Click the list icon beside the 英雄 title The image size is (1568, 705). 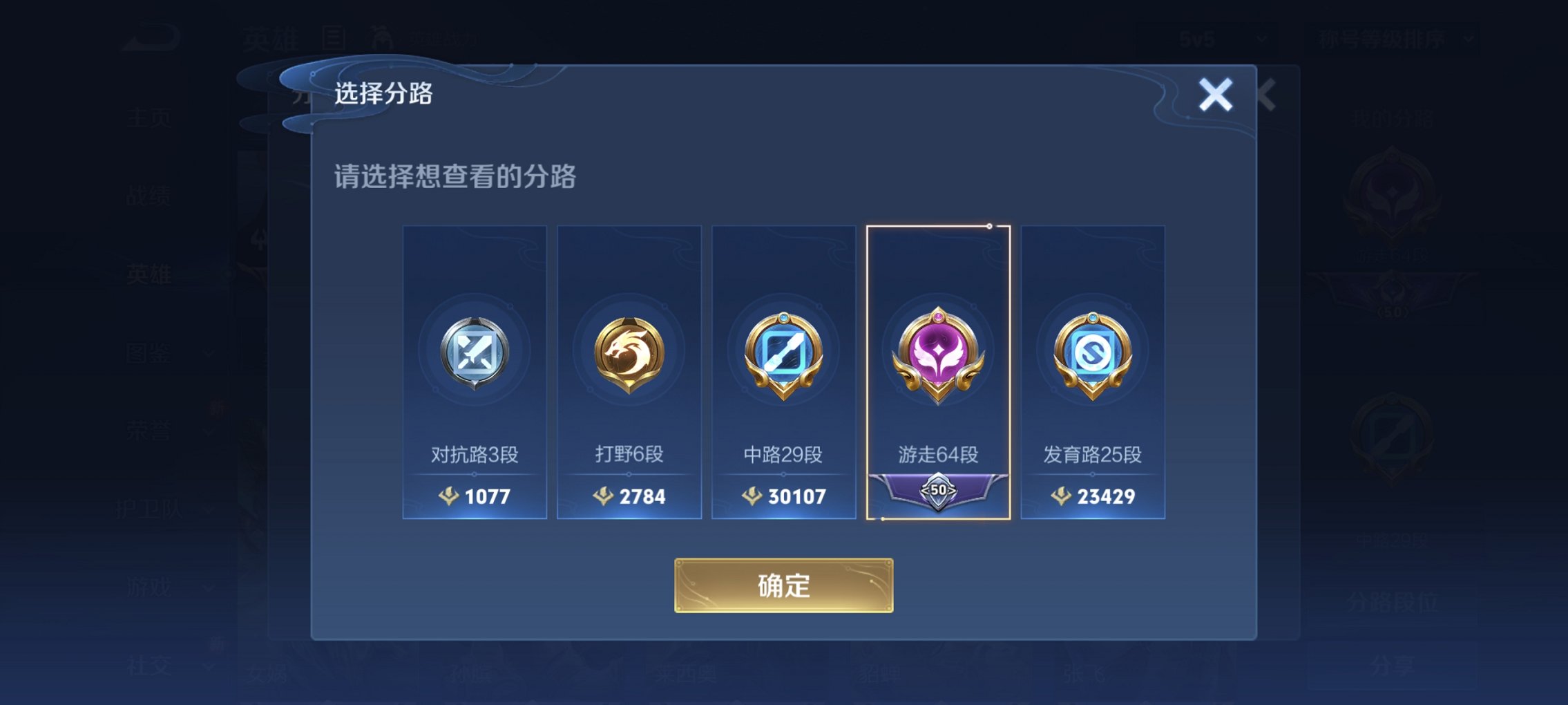334,38
